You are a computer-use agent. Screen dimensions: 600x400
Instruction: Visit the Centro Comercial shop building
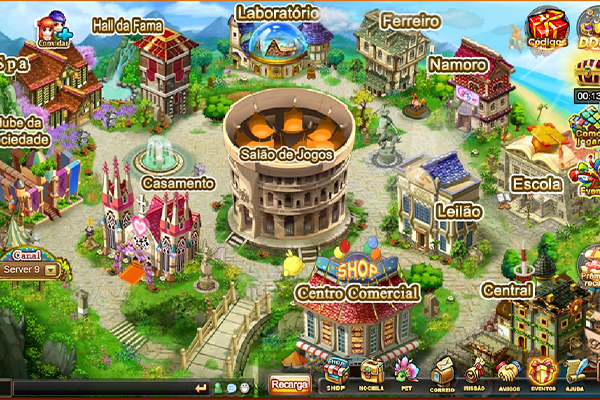(x=356, y=300)
